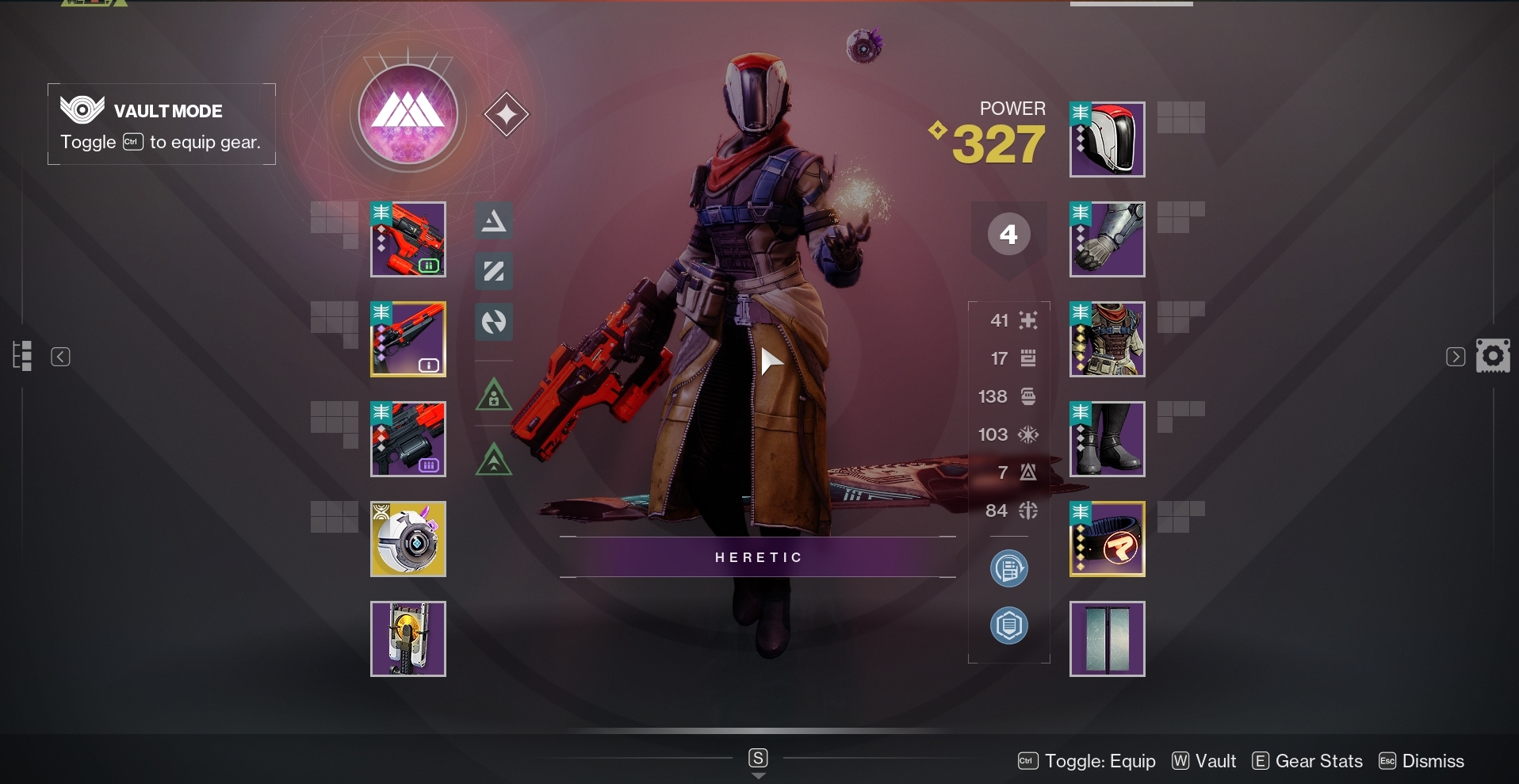This screenshot has width=1519, height=784.
Task: Open the gold-bordered energy weapon slot
Action: tap(408, 339)
